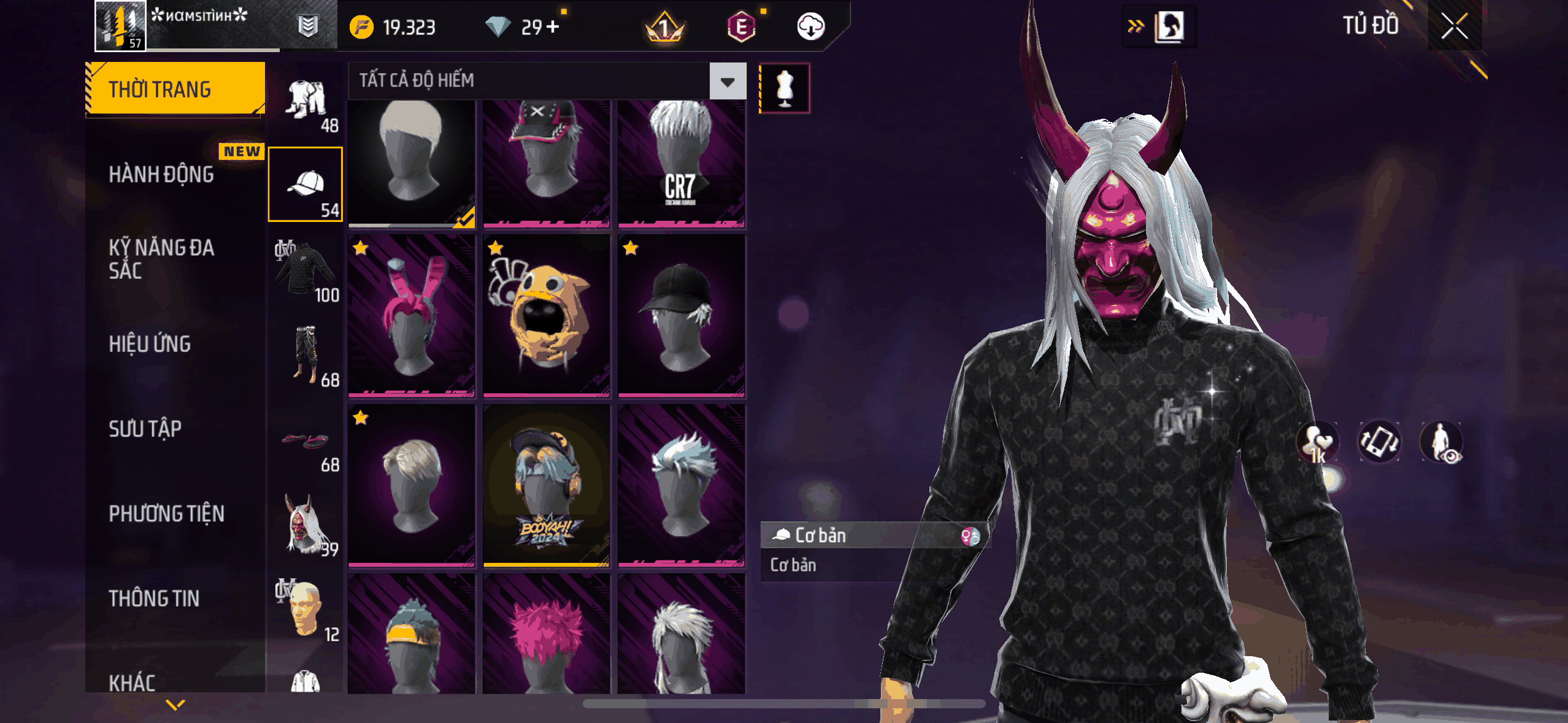Viewport: 1568px width, 723px height.
Task: Switch to the Hành Động tab
Action: click(x=161, y=174)
